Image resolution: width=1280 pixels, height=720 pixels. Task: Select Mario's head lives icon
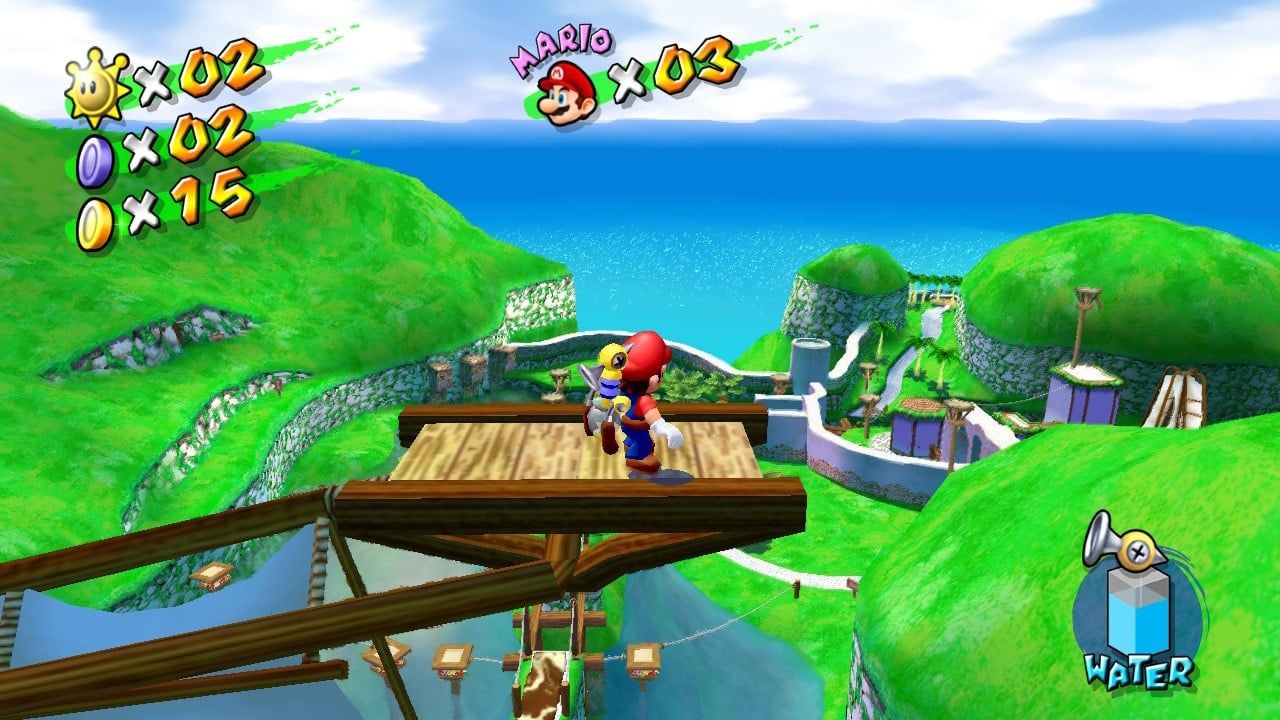click(x=566, y=94)
